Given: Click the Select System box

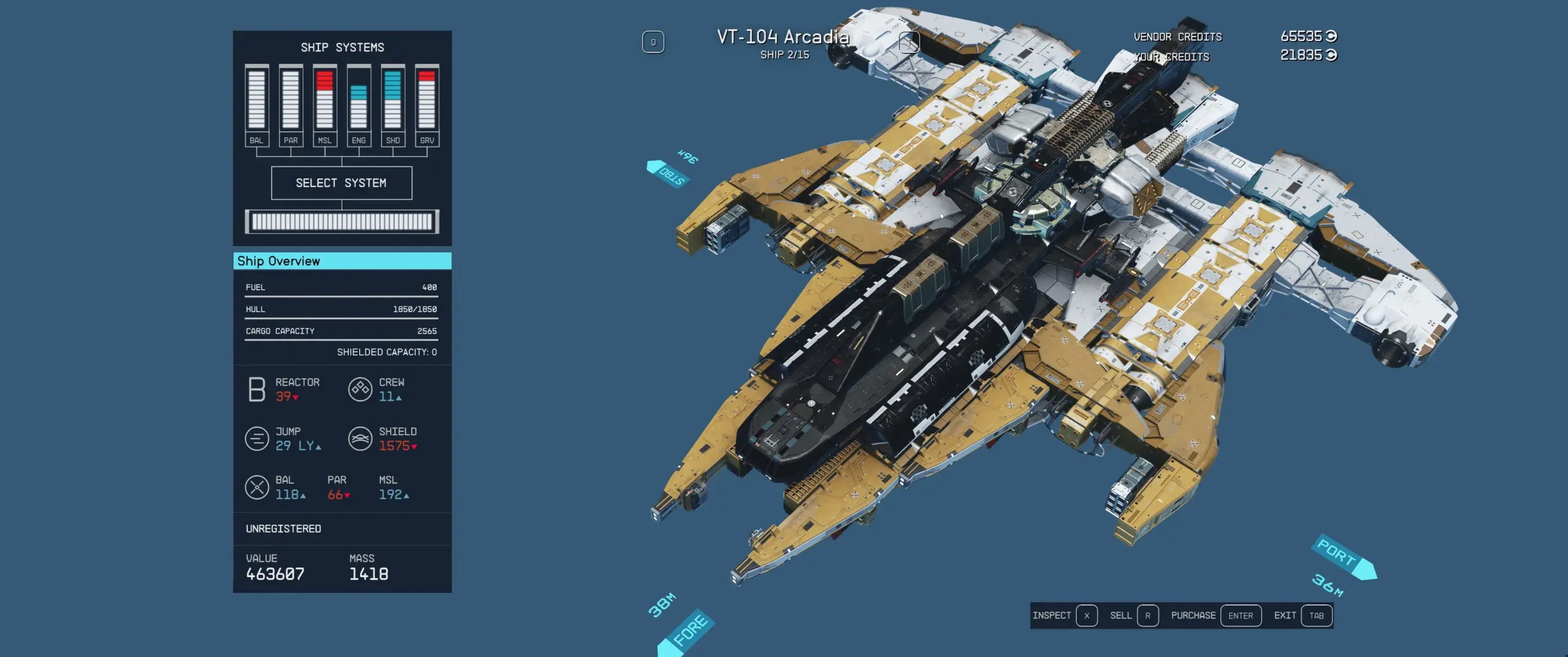Looking at the screenshot, I should [341, 183].
